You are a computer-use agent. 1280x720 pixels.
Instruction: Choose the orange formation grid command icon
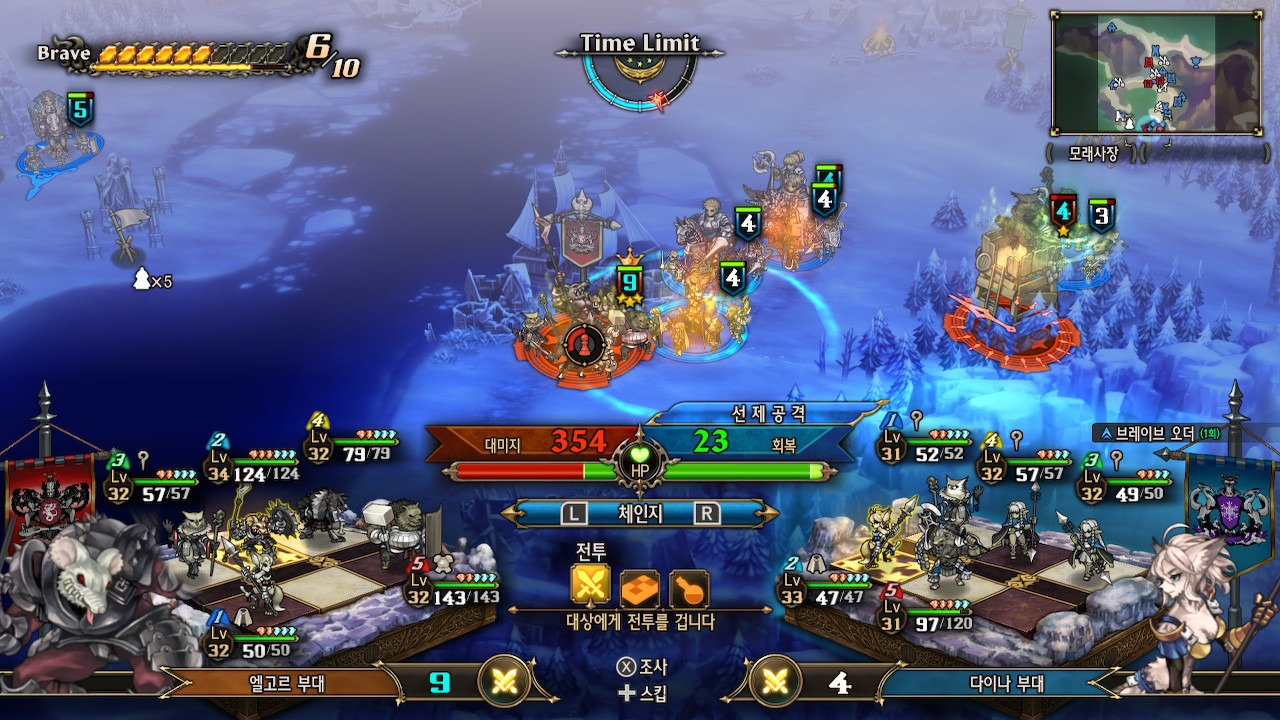point(640,588)
